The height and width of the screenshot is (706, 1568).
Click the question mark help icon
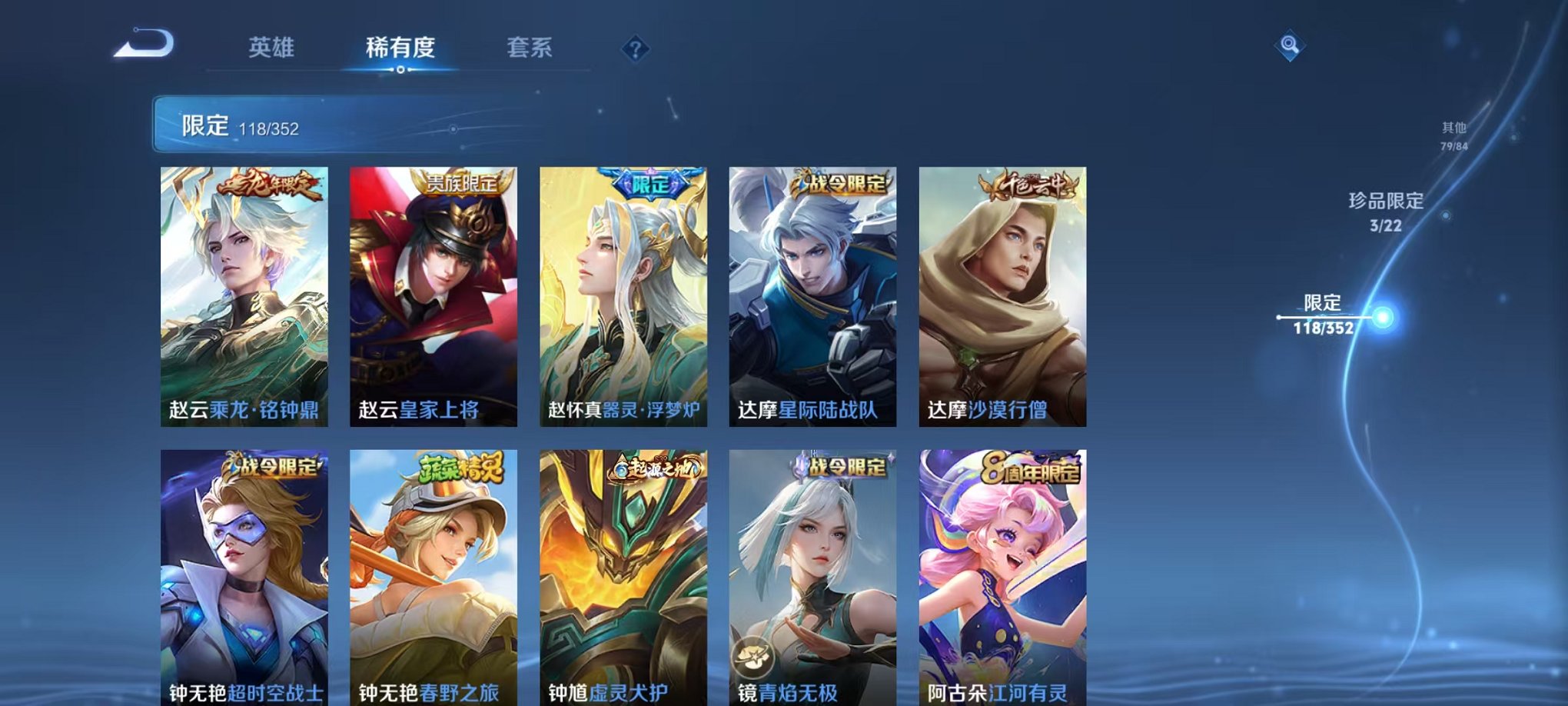tap(634, 50)
